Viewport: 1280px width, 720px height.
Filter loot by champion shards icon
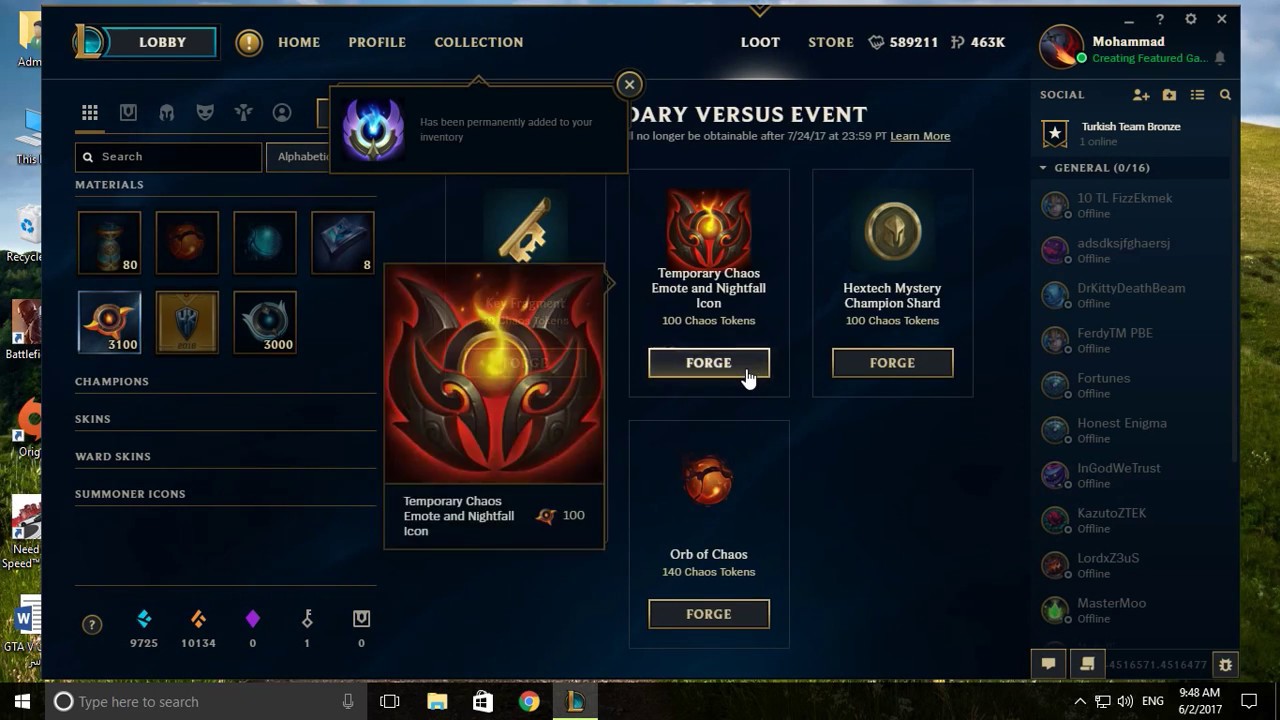[167, 113]
